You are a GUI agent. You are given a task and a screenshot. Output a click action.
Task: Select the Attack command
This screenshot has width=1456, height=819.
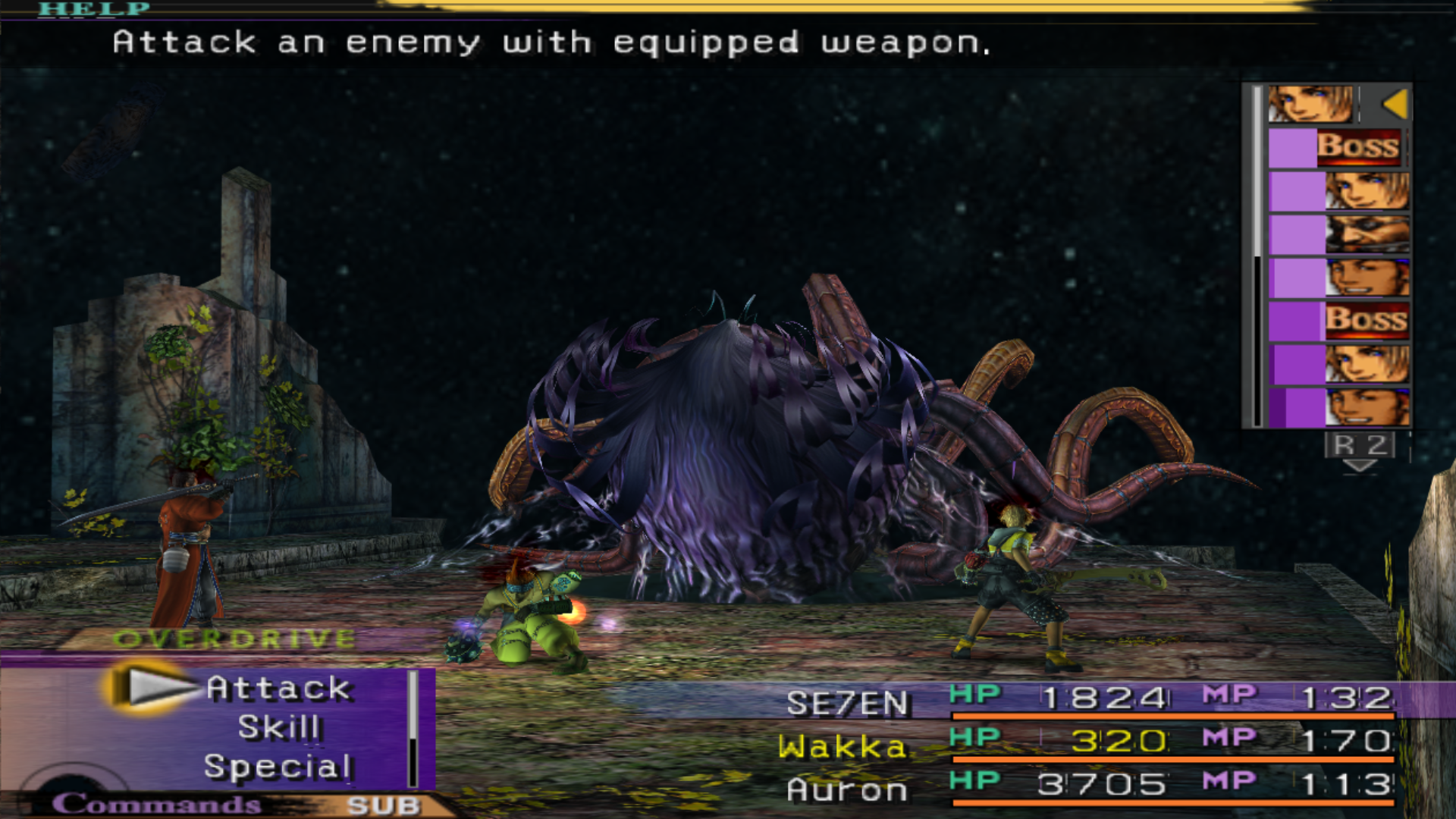tap(278, 688)
